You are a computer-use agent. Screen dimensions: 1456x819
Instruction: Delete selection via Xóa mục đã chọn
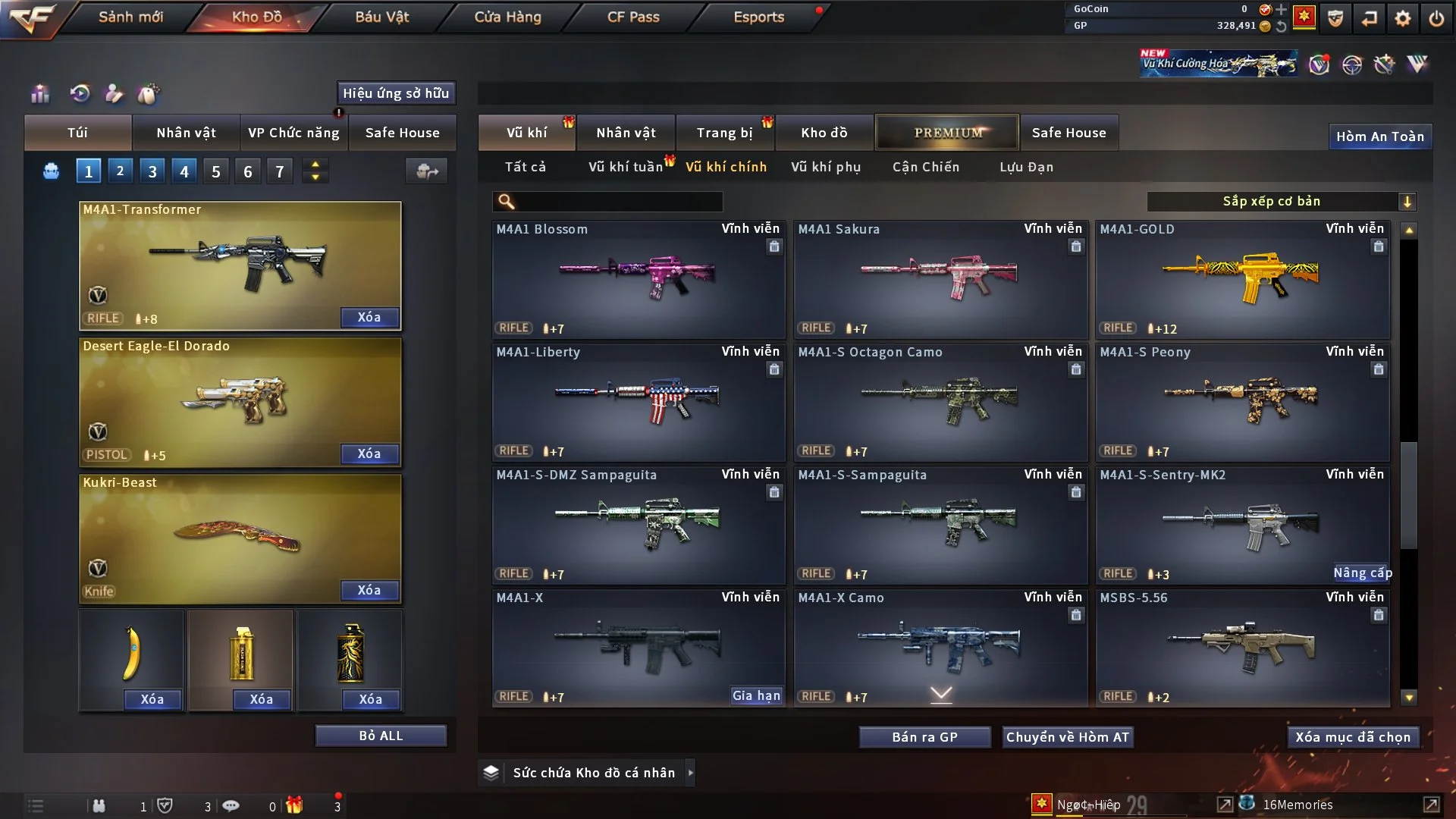(x=1352, y=737)
